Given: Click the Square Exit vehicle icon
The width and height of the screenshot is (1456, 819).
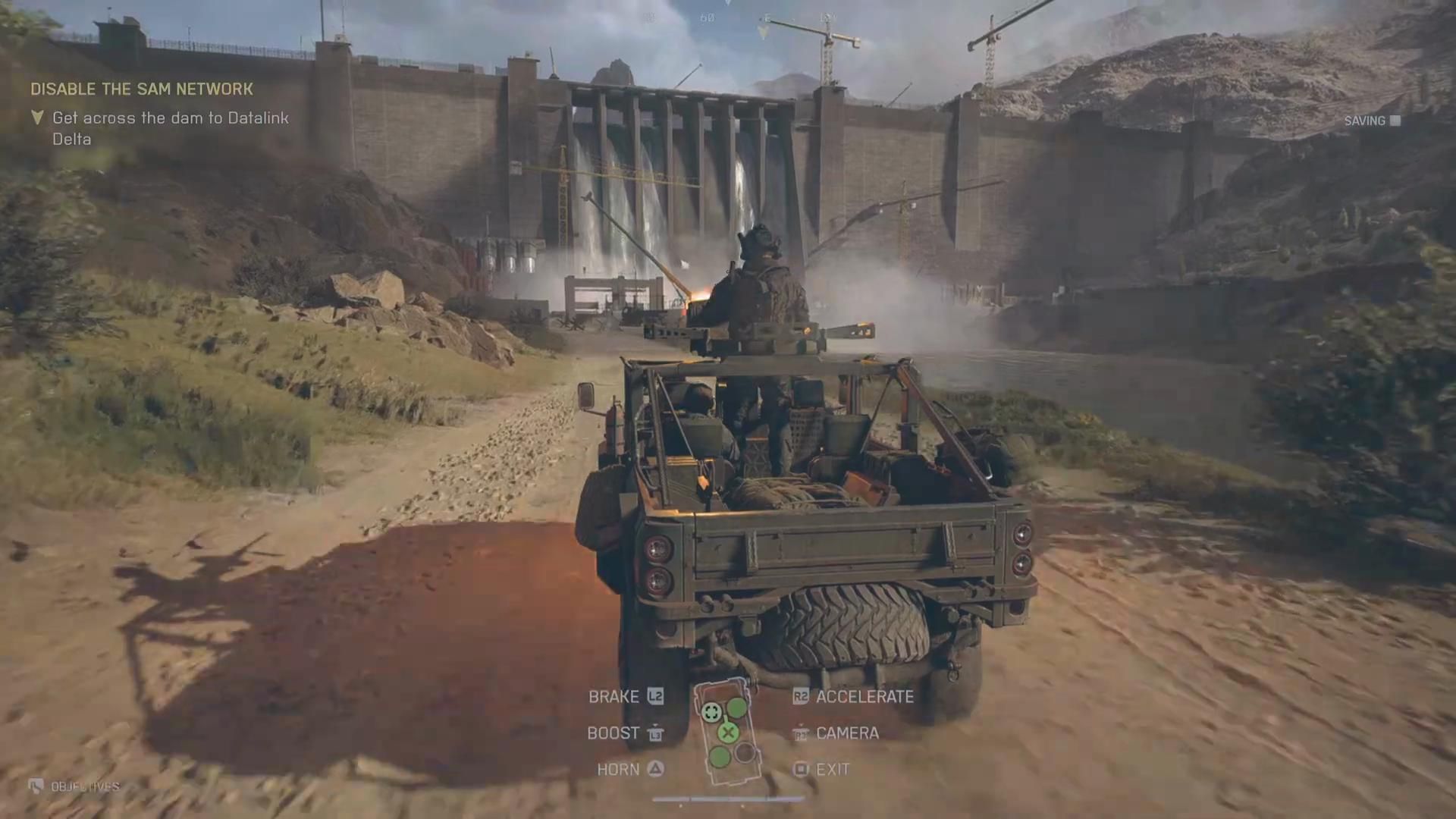Looking at the screenshot, I should pos(799,770).
